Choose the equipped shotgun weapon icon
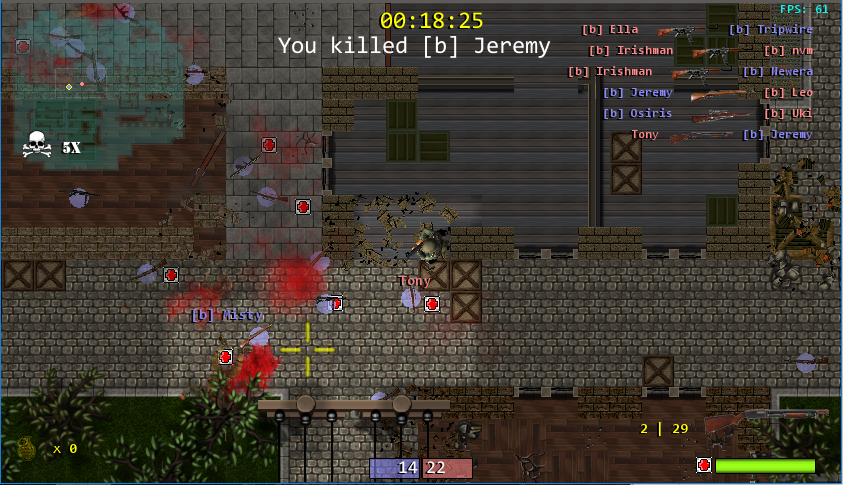 click(x=766, y=420)
